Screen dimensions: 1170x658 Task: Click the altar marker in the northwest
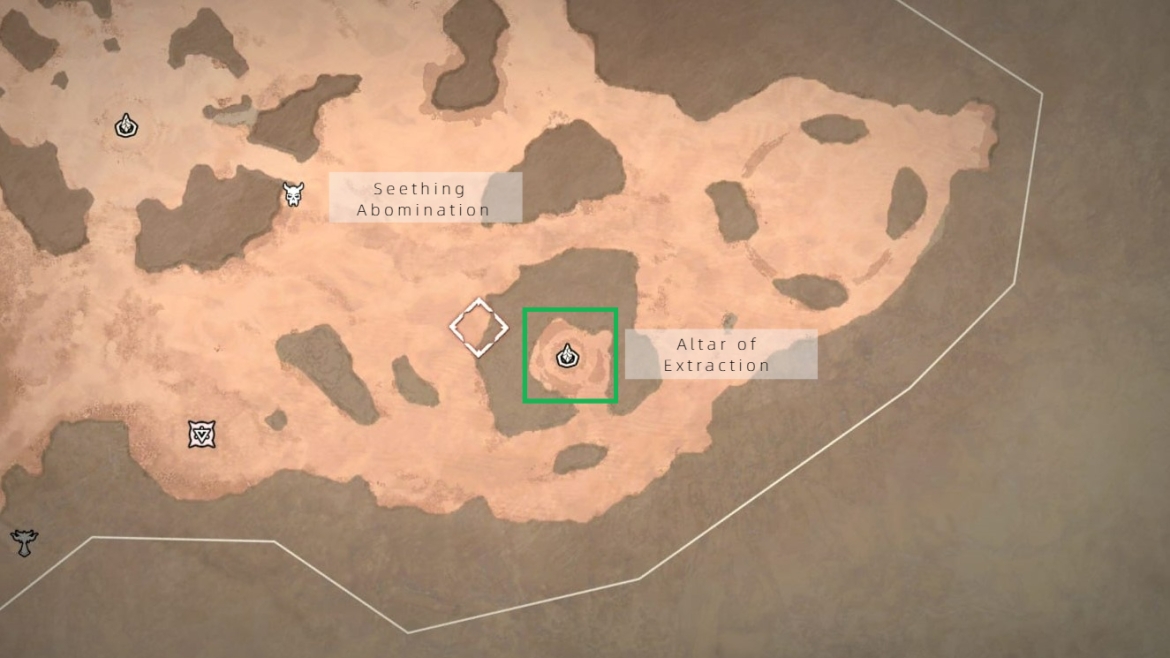[126, 126]
